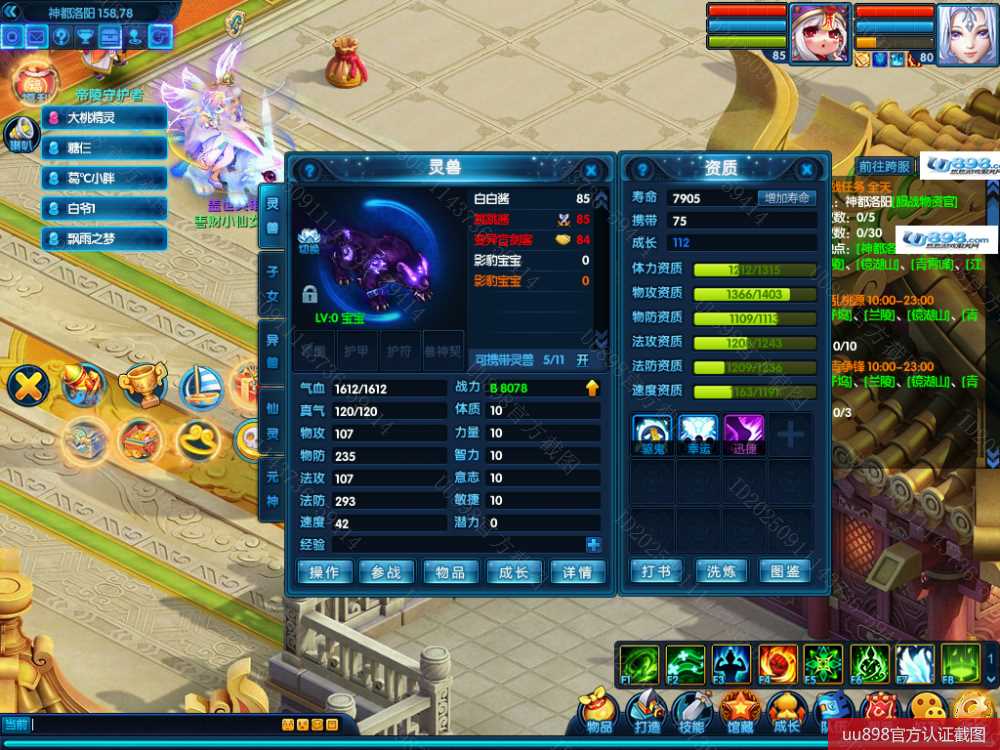
Task: Click the 增加寿命 button
Action: tap(786, 198)
